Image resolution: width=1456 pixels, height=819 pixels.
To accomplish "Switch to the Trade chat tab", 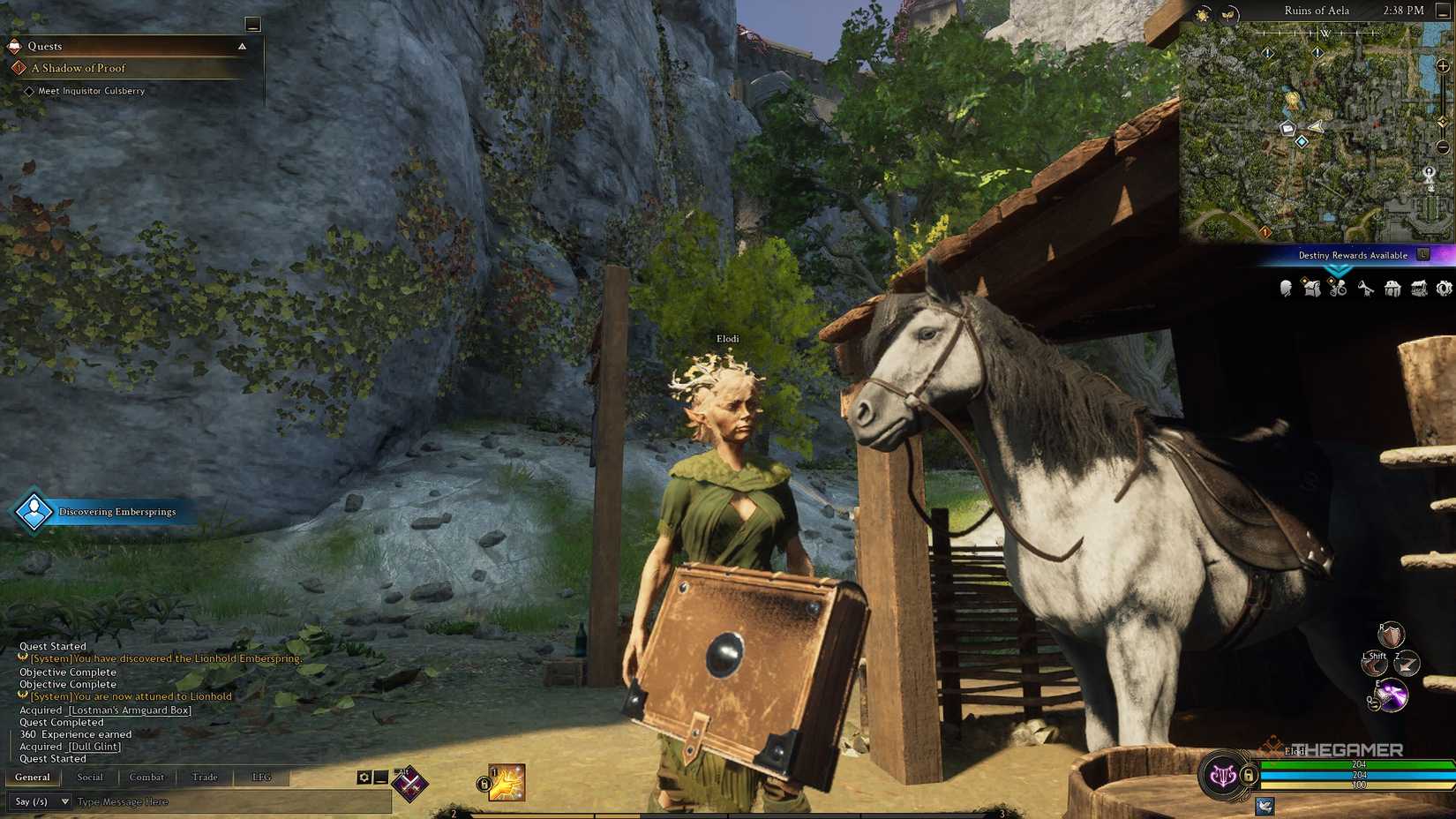I will click(204, 777).
